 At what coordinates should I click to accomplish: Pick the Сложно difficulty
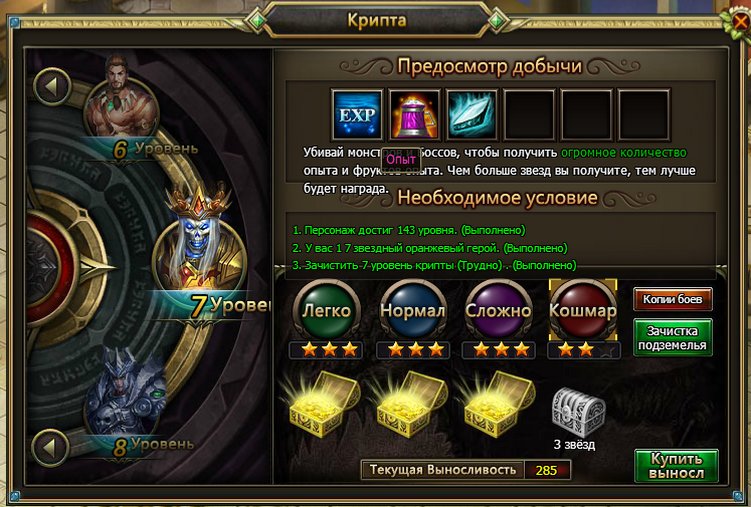pos(497,309)
